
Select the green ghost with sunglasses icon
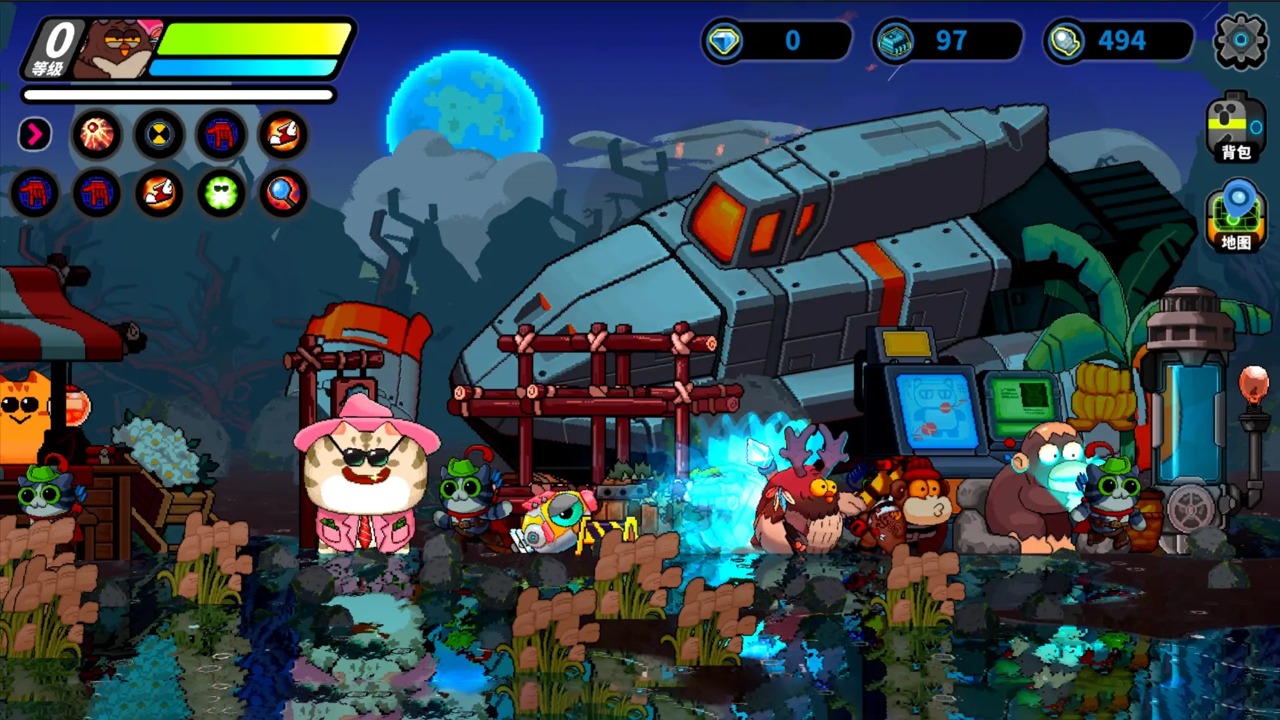(x=221, y=193)
